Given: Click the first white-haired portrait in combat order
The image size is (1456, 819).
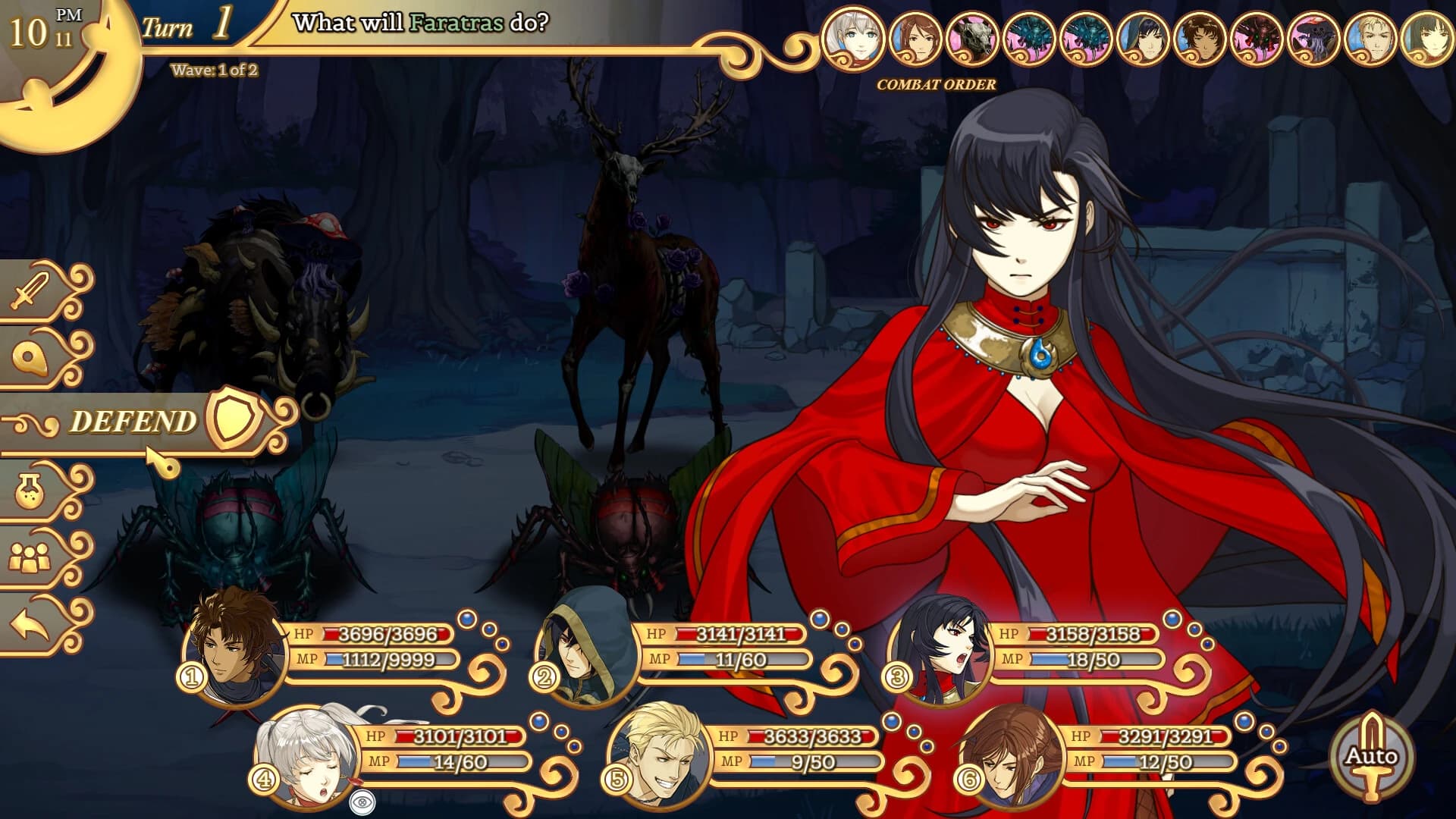Looking at the screenshot, I should [x=853, y=39].
